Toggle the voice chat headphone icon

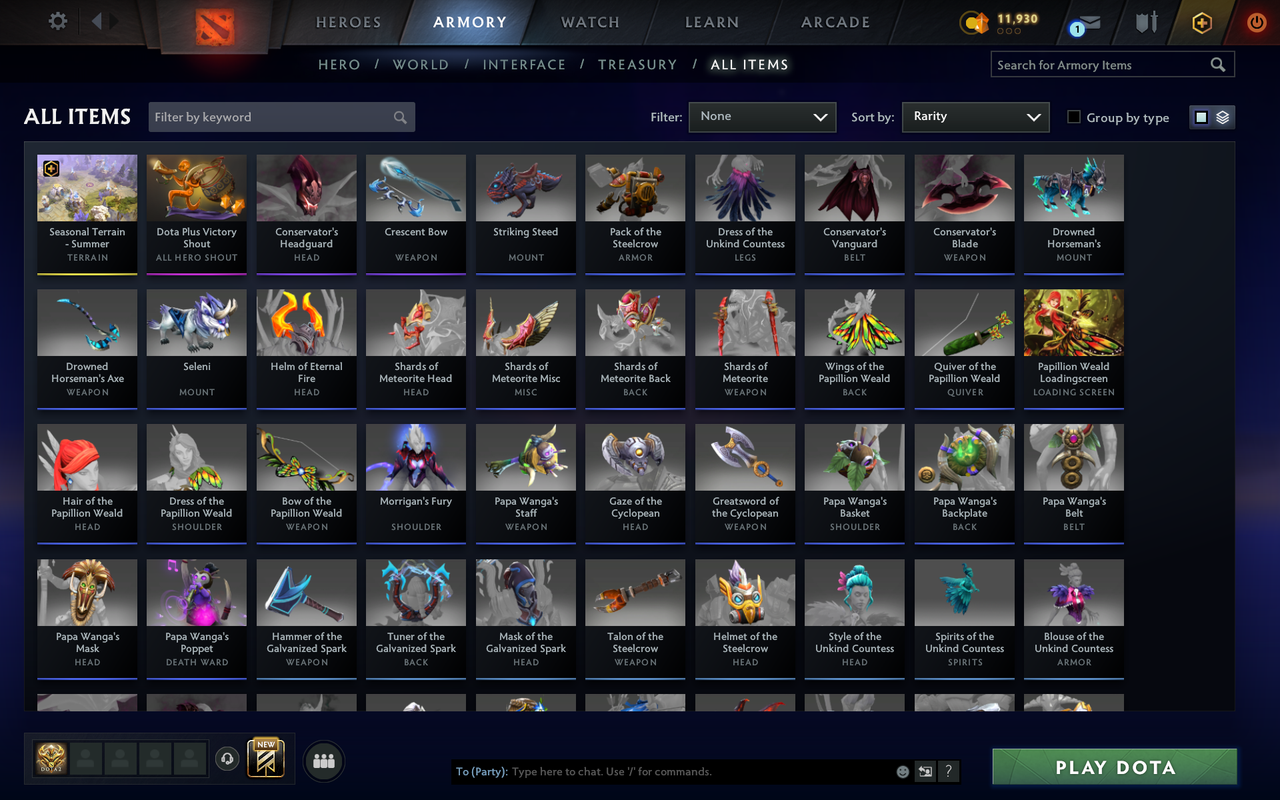click(227, 760)
